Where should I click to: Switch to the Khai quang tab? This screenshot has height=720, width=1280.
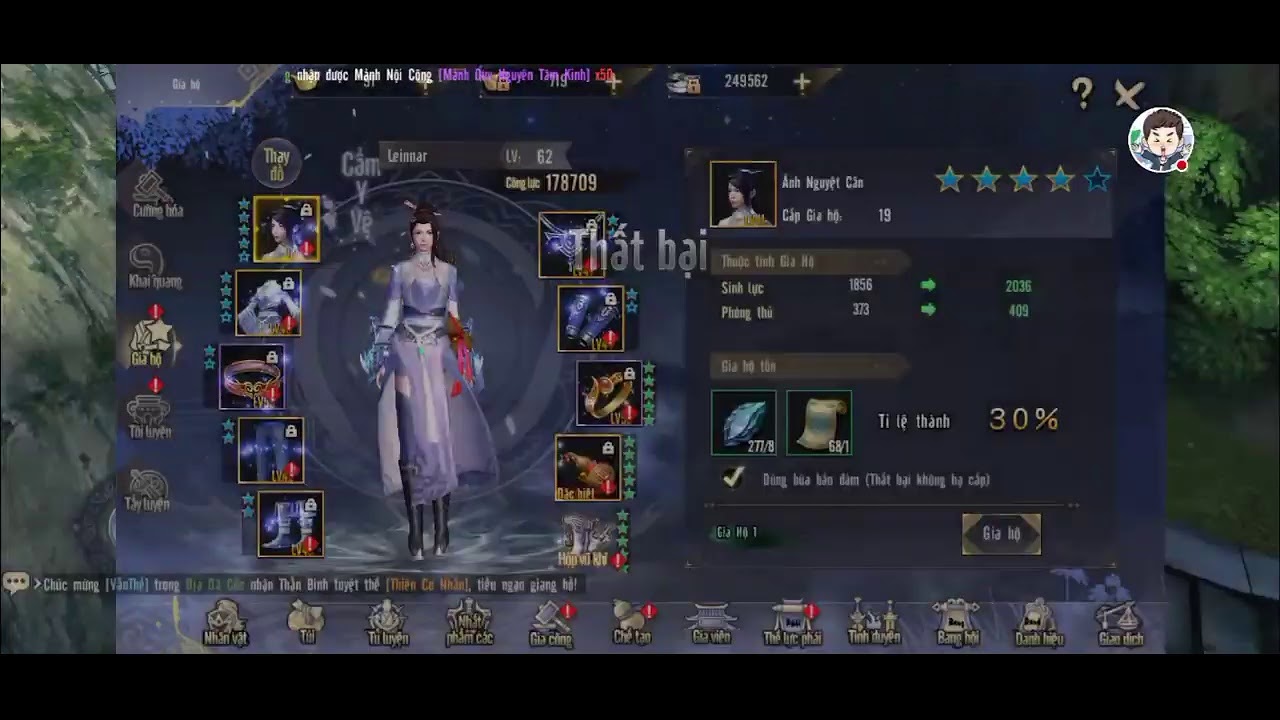(153, 266)
